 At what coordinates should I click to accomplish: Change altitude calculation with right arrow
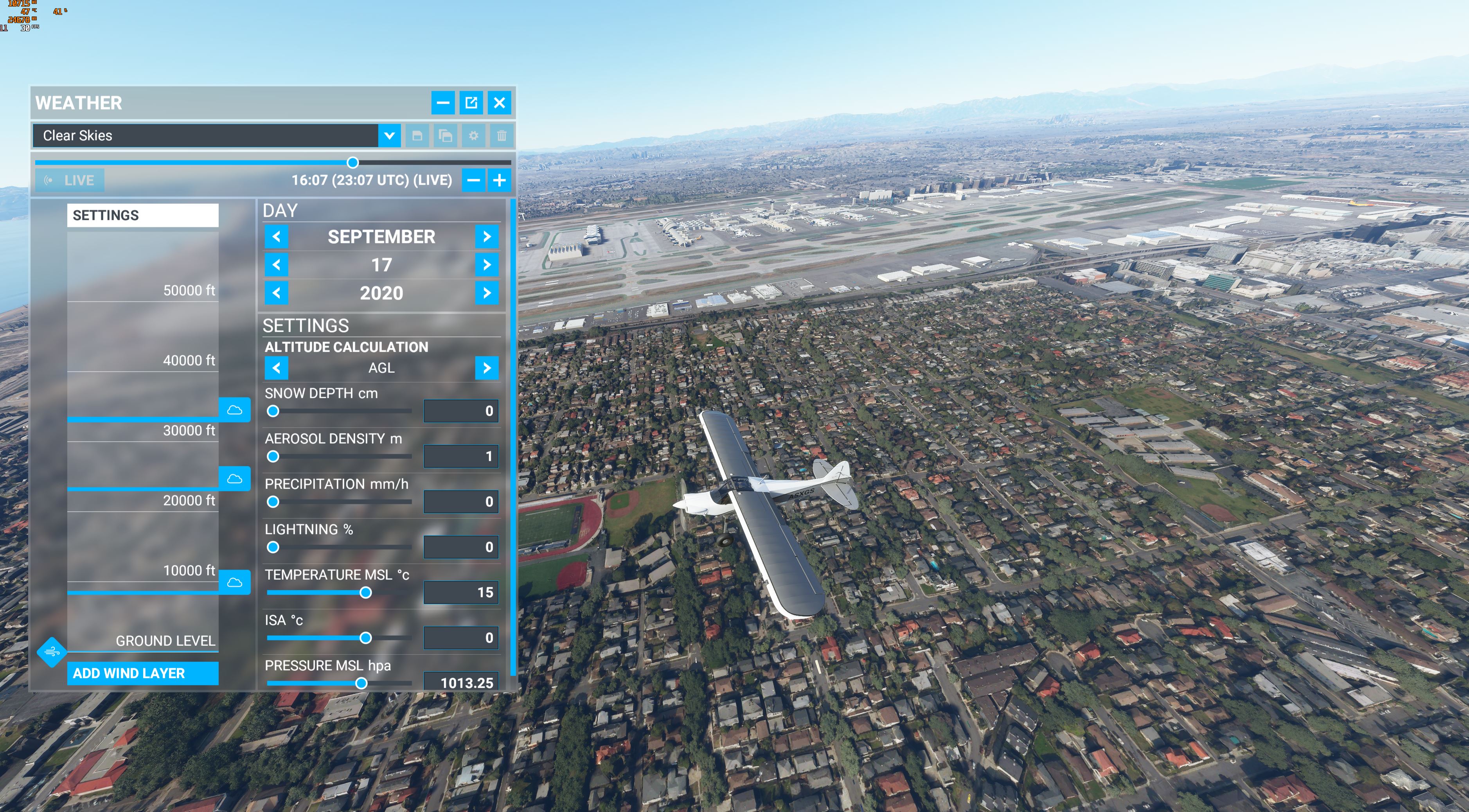pyautogui.click(x=486, y=368)
